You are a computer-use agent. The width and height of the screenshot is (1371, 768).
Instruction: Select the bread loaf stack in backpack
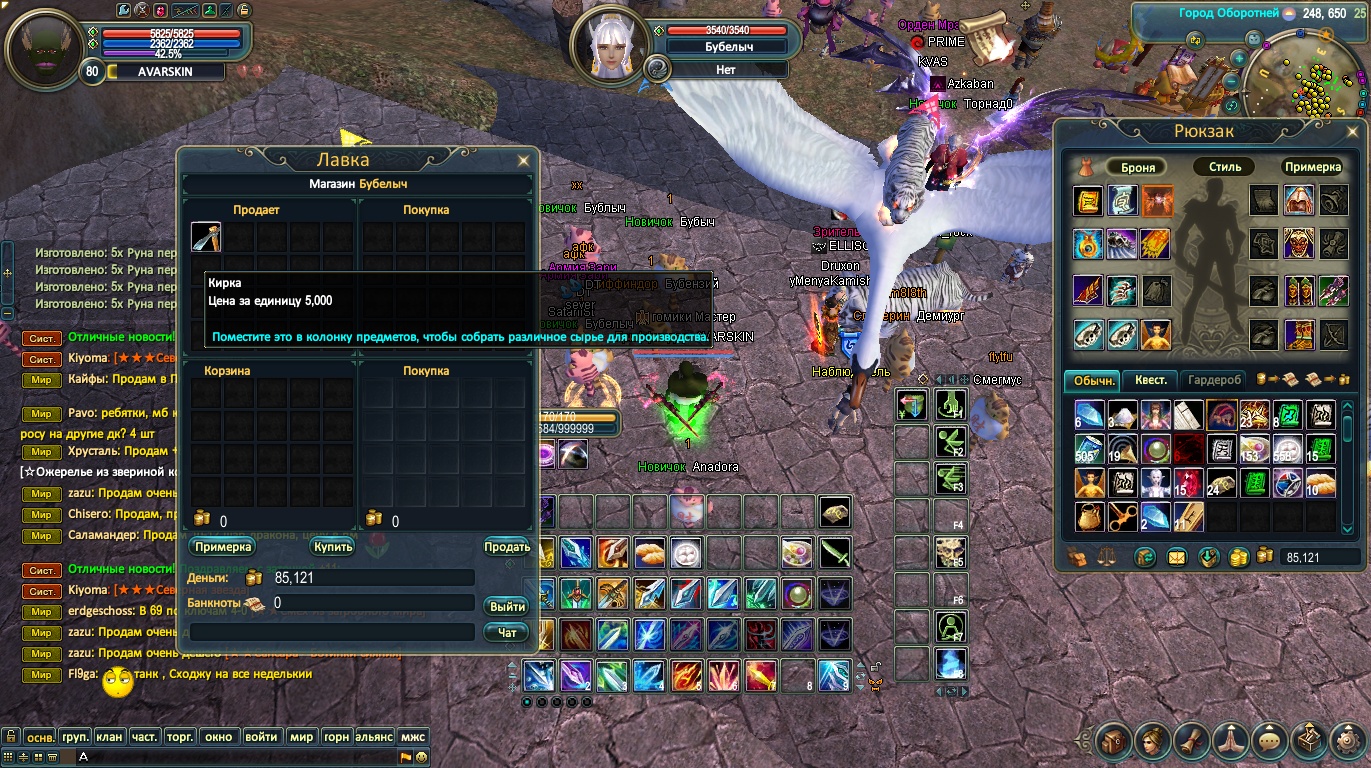1320,484
